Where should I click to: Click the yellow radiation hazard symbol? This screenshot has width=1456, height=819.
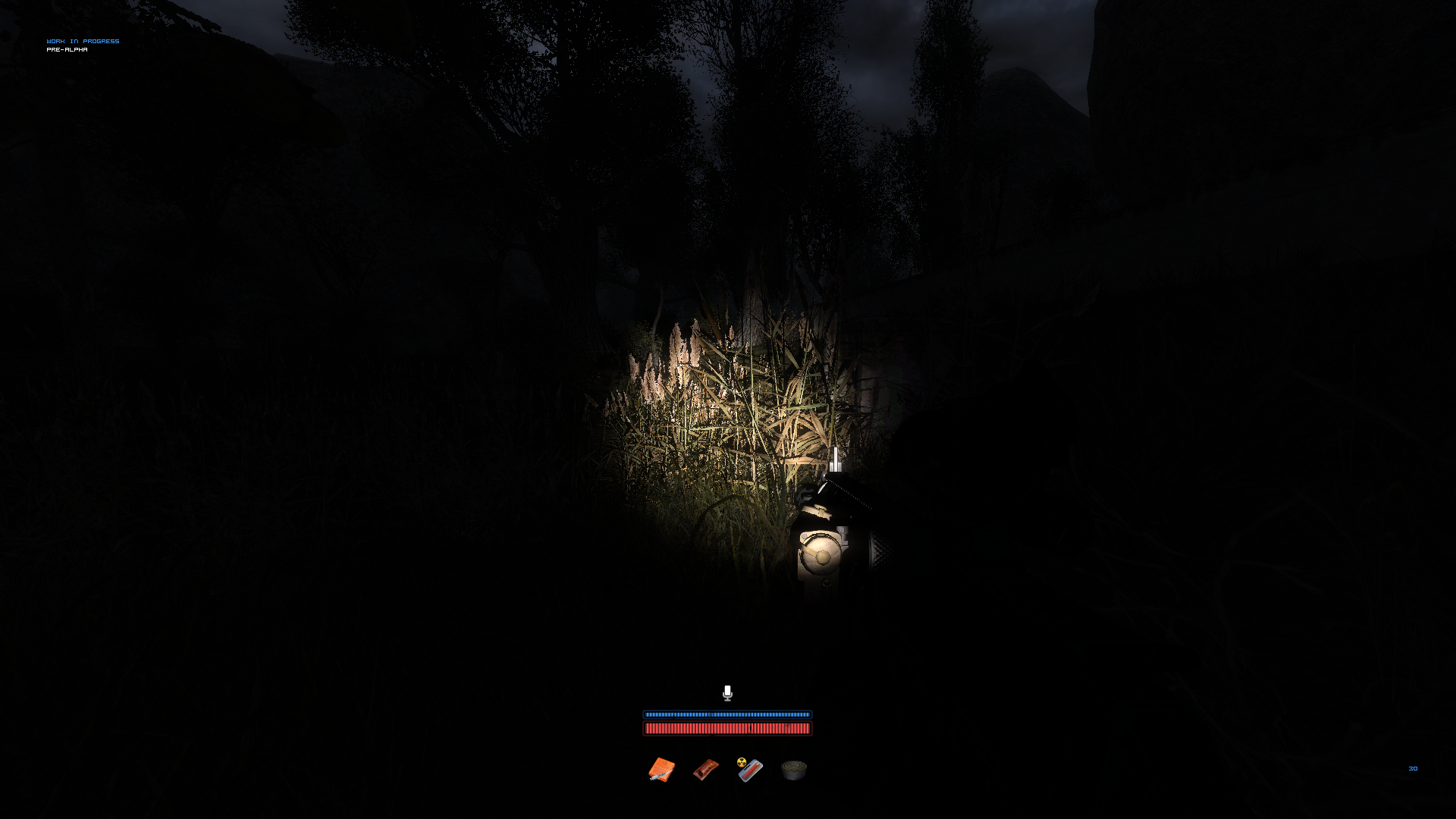point(743,764)
